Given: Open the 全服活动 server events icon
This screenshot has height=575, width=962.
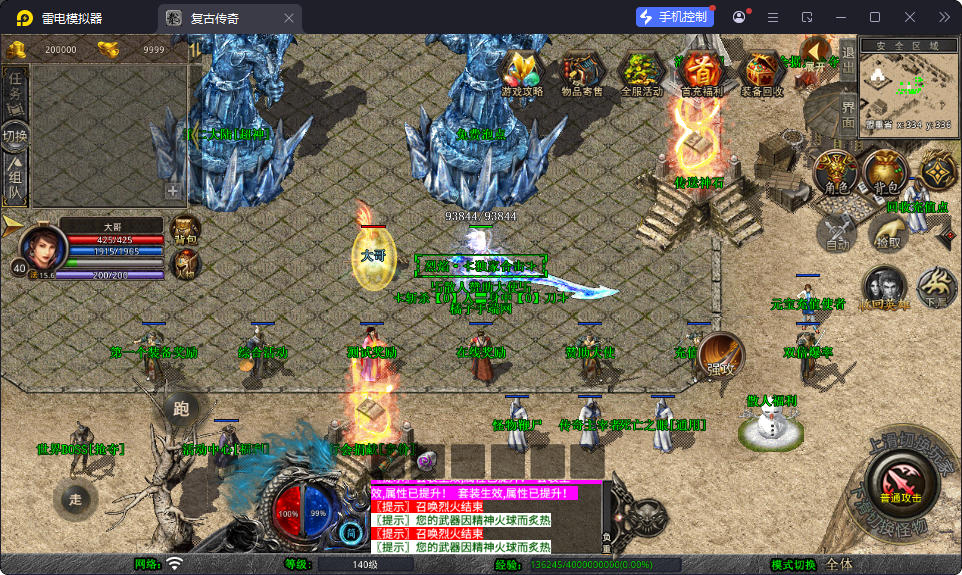Looking at the screenshot, I should [x=641, y=72].
